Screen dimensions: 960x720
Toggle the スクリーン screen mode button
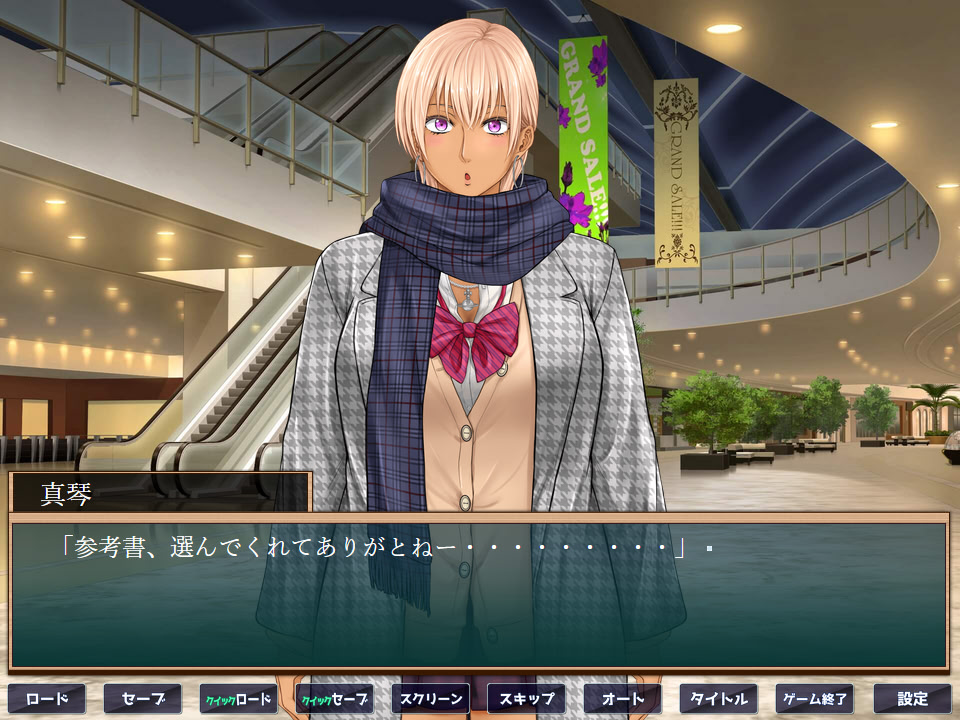tap(431, 698)
